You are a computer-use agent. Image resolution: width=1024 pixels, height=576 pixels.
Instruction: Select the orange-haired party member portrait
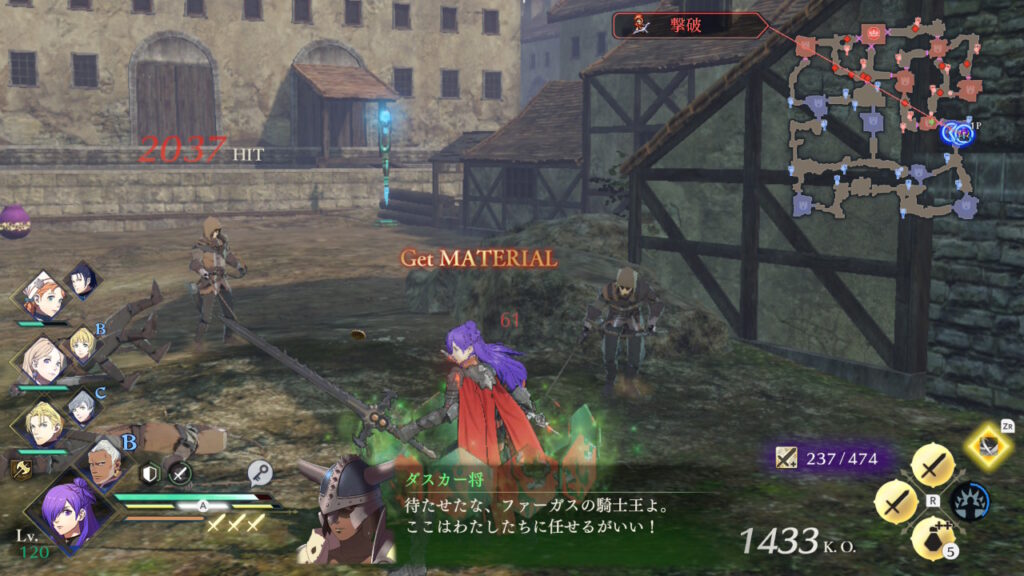tap(45, 296)
